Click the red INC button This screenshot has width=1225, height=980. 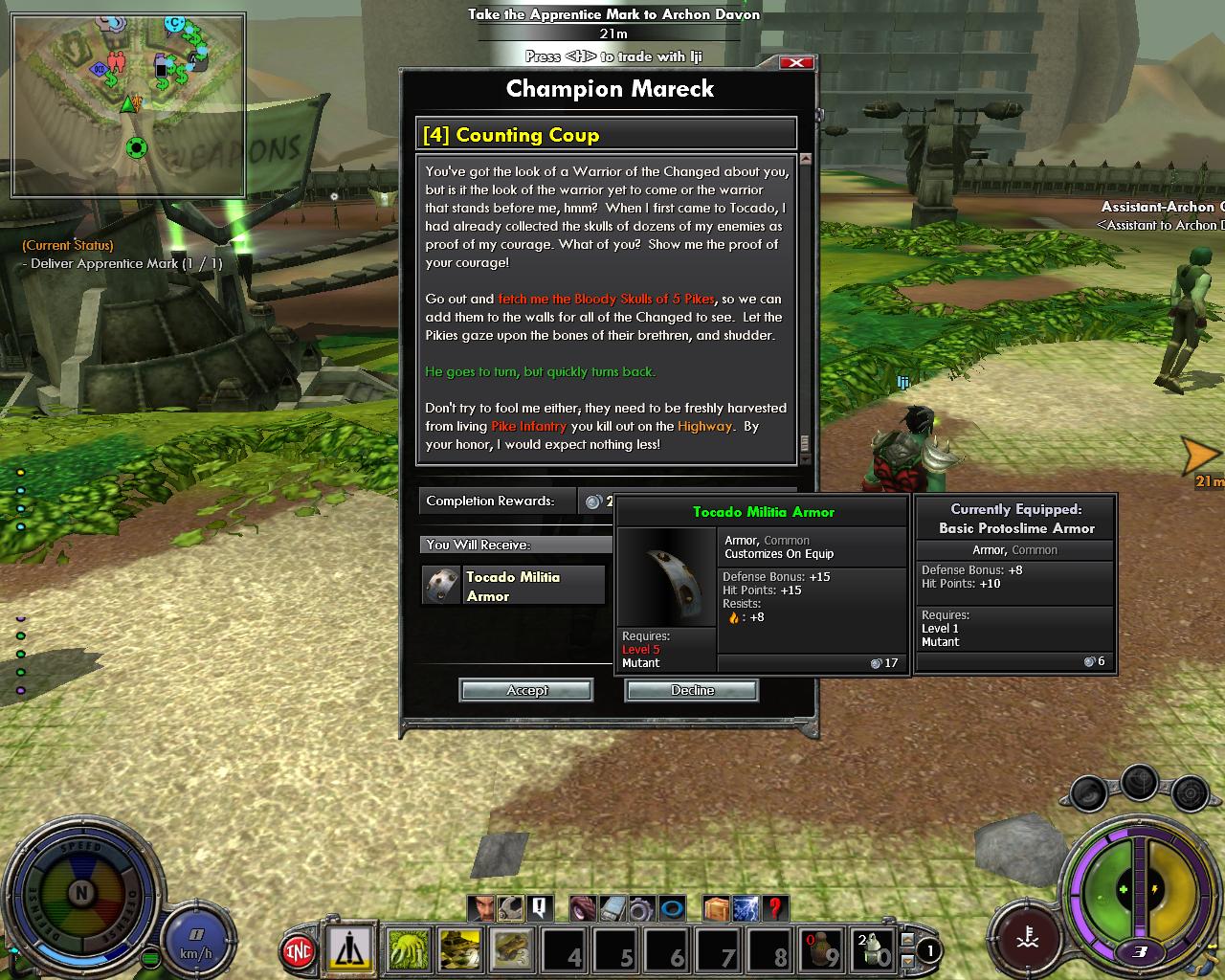tap(300, 950)
